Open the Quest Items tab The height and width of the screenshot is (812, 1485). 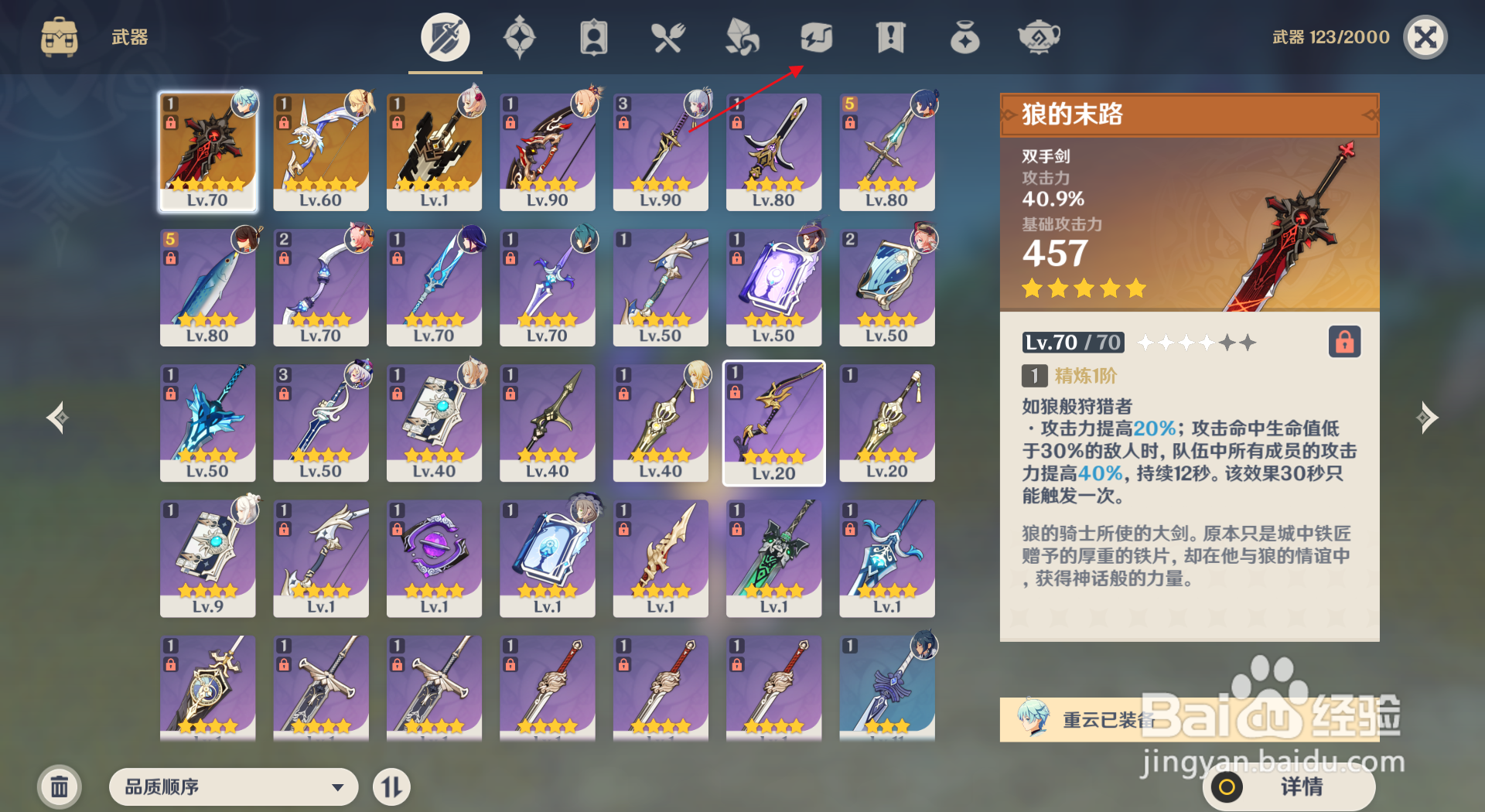pyautogui.click(x=890, y=36)
